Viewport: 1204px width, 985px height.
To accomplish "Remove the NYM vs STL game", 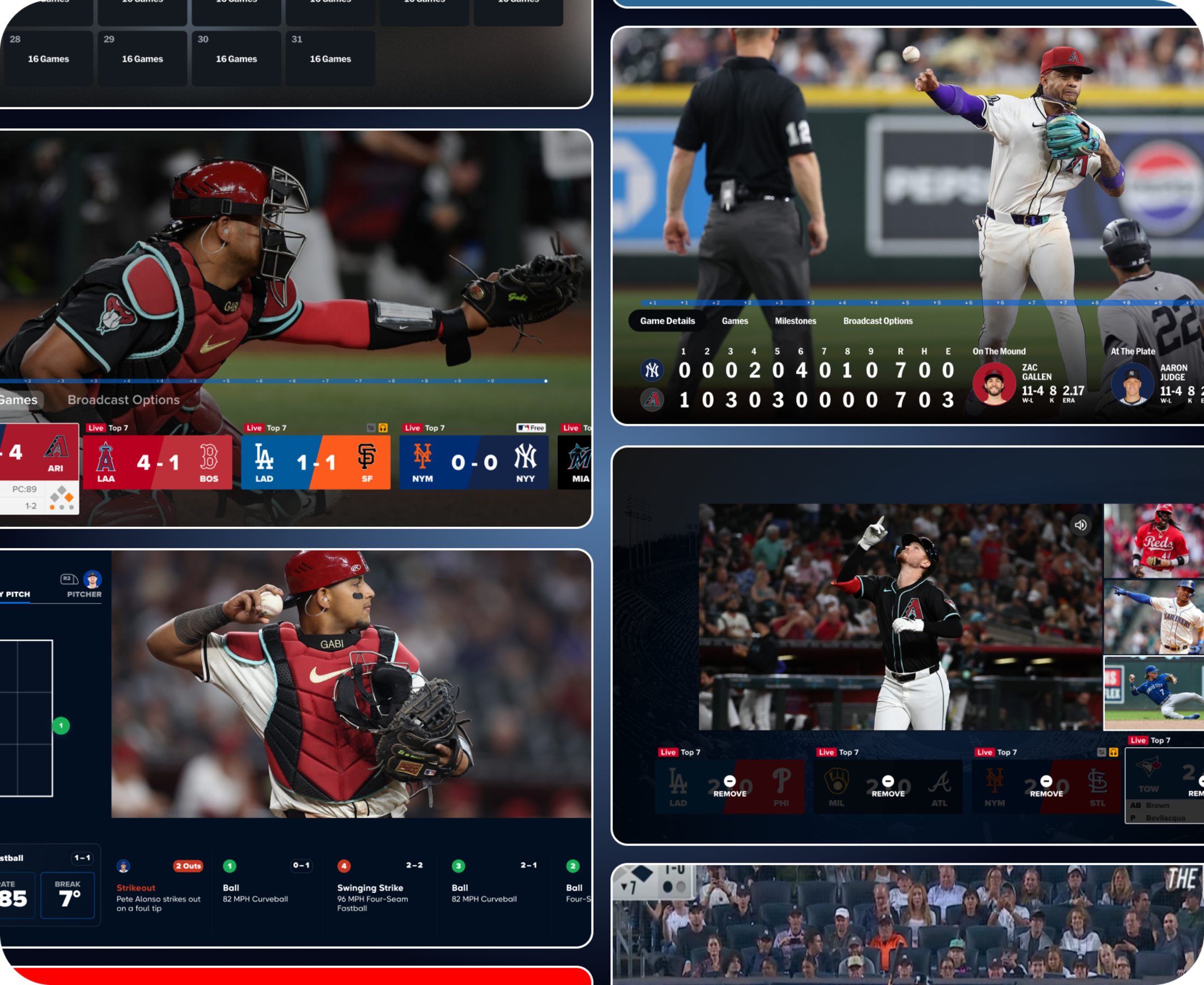I will tap(1046, 786).
